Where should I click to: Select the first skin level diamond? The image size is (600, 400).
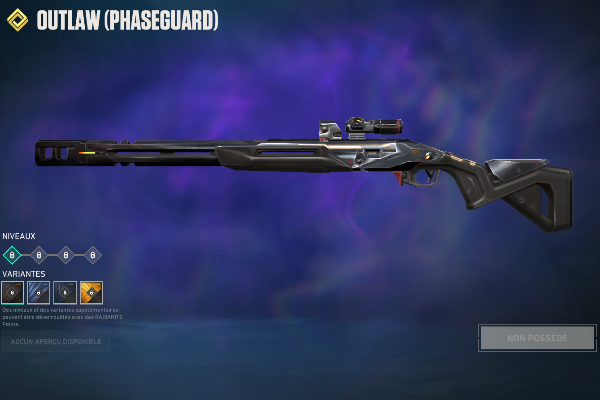click(x=12, y=255)
